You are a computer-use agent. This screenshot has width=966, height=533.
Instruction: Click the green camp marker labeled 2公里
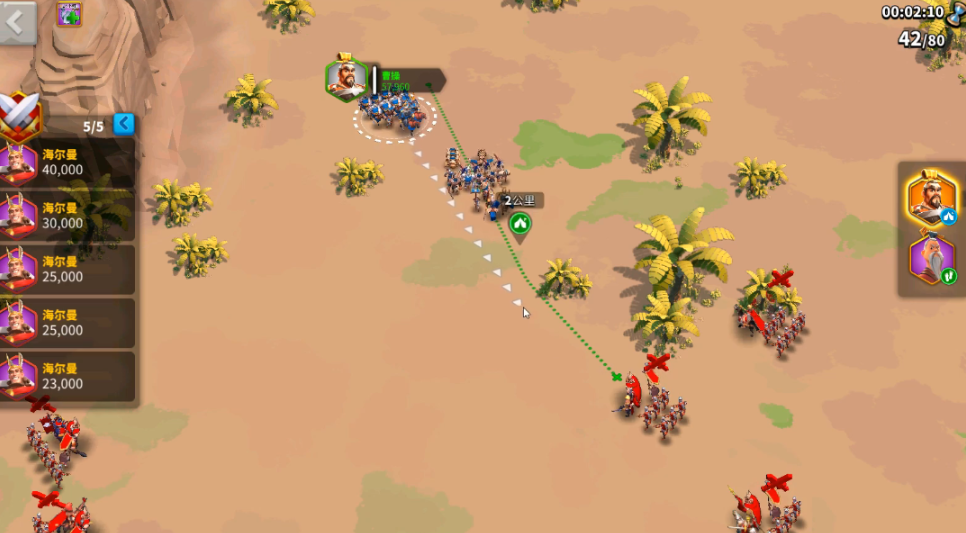(x=519, y=223)
